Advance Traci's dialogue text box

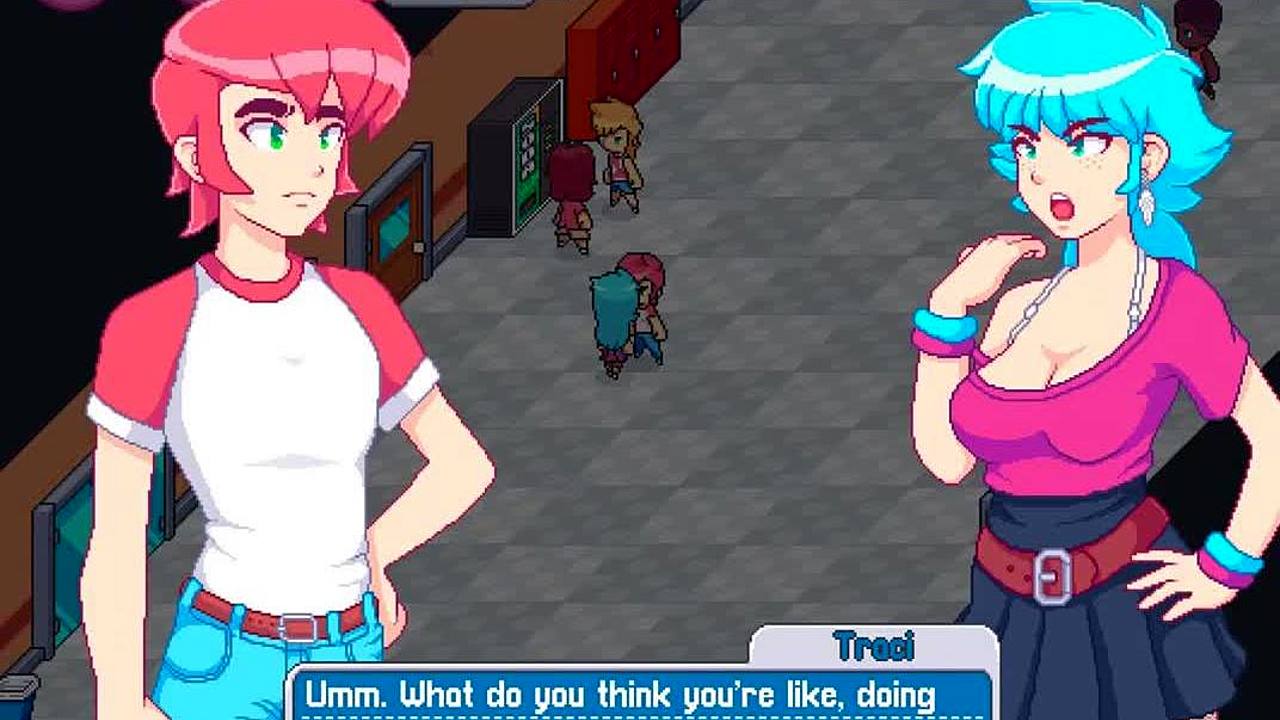(x=640, y=694)
